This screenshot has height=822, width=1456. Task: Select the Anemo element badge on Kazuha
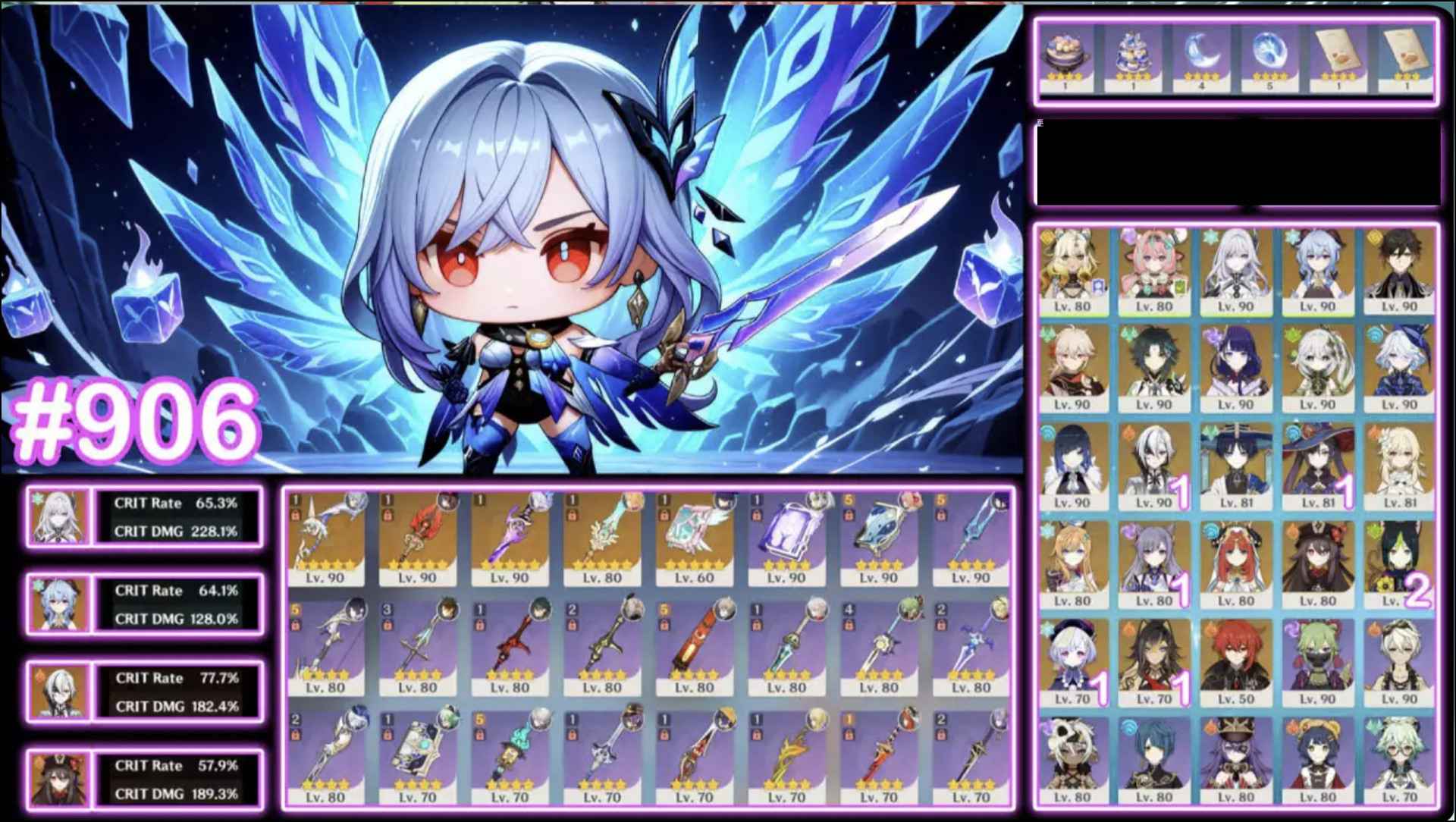[x=1048, y=334]
